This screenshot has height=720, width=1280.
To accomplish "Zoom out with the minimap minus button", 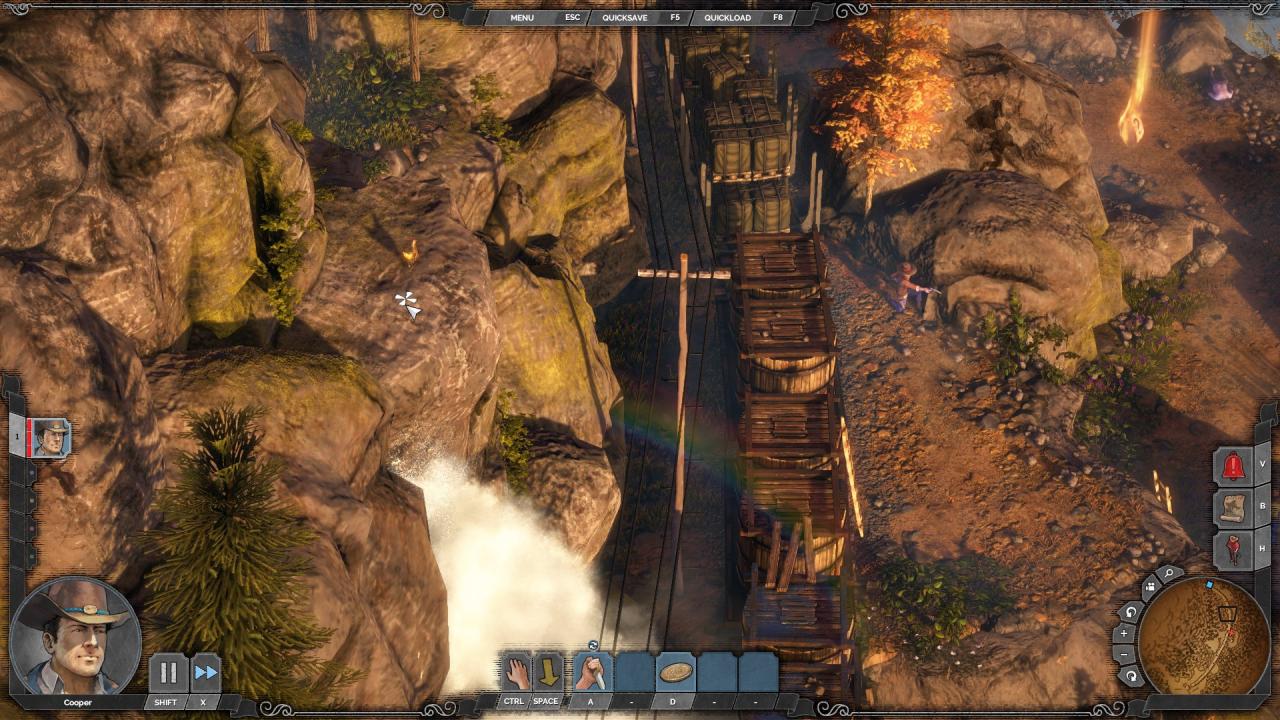I will click(1124, 654).
